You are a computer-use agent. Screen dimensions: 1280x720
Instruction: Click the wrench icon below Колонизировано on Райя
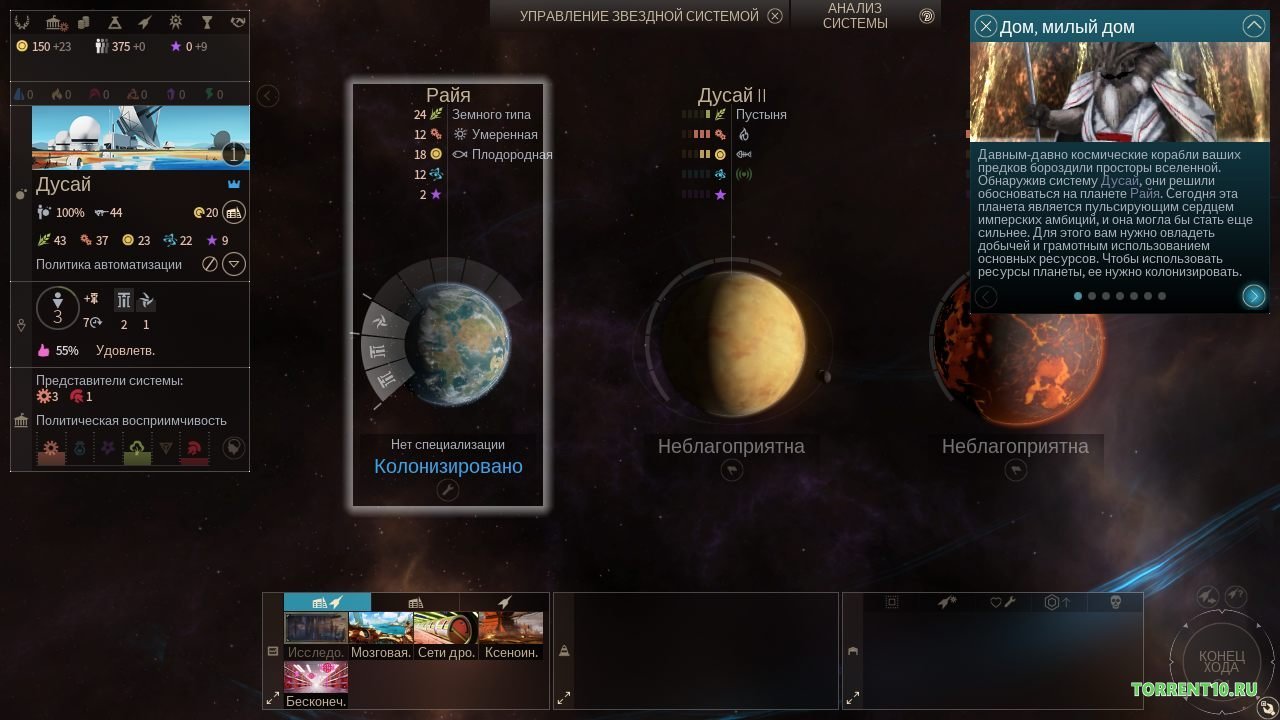(448, 490)
